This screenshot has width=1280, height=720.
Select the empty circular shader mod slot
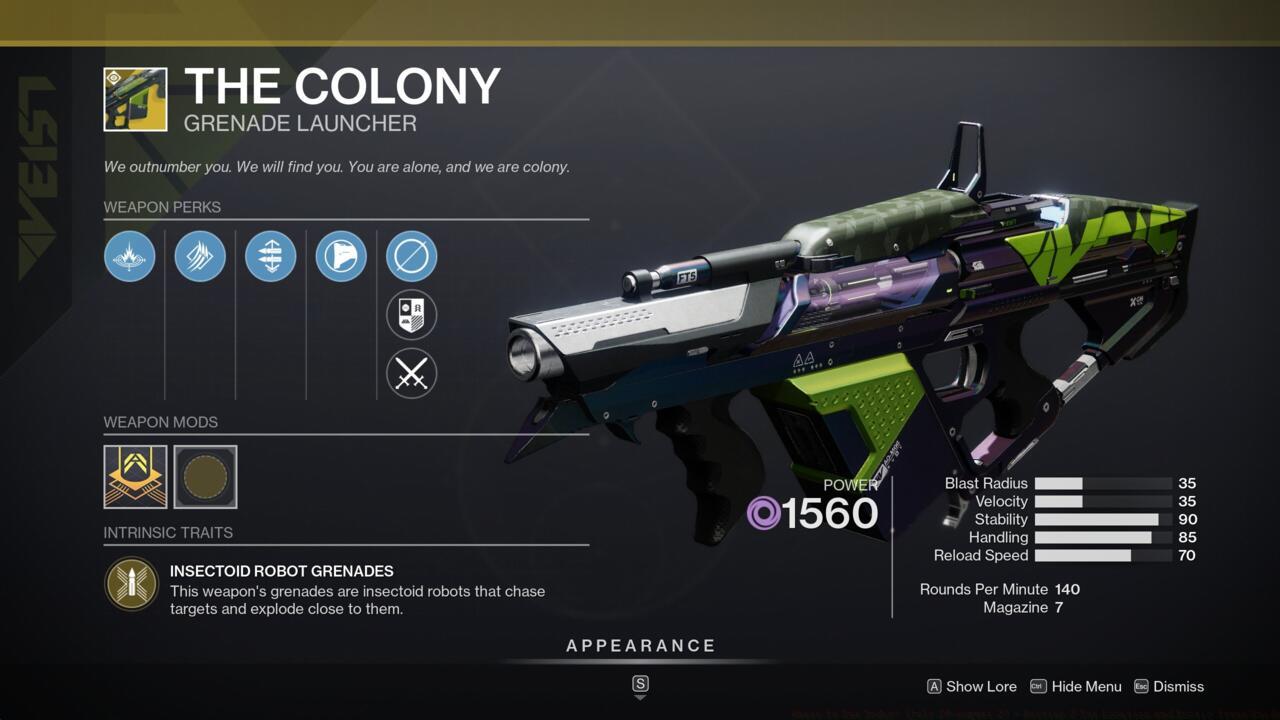click(204, 477)
